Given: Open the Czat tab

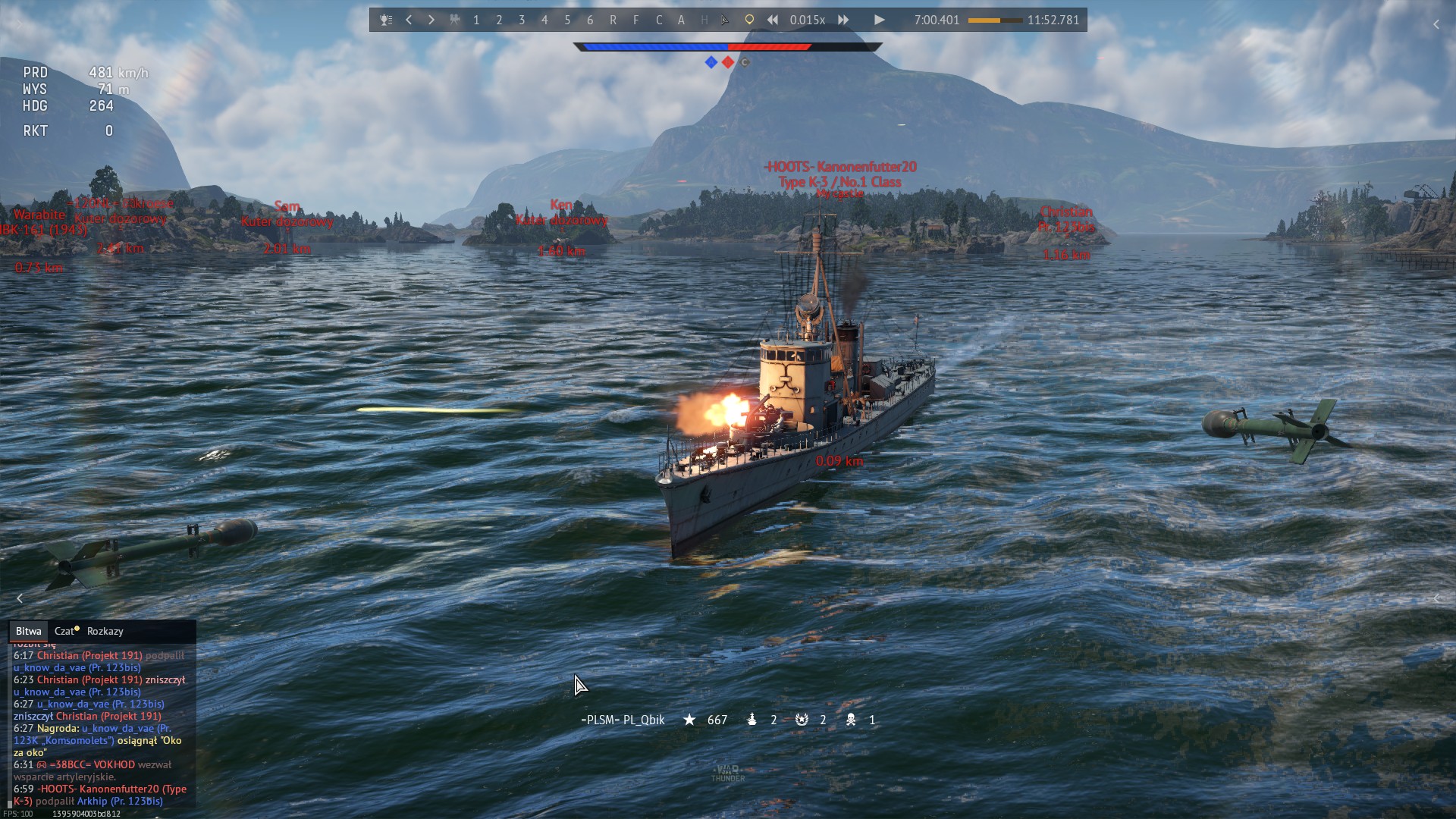Looking at the screenshot, I should 65,631.
